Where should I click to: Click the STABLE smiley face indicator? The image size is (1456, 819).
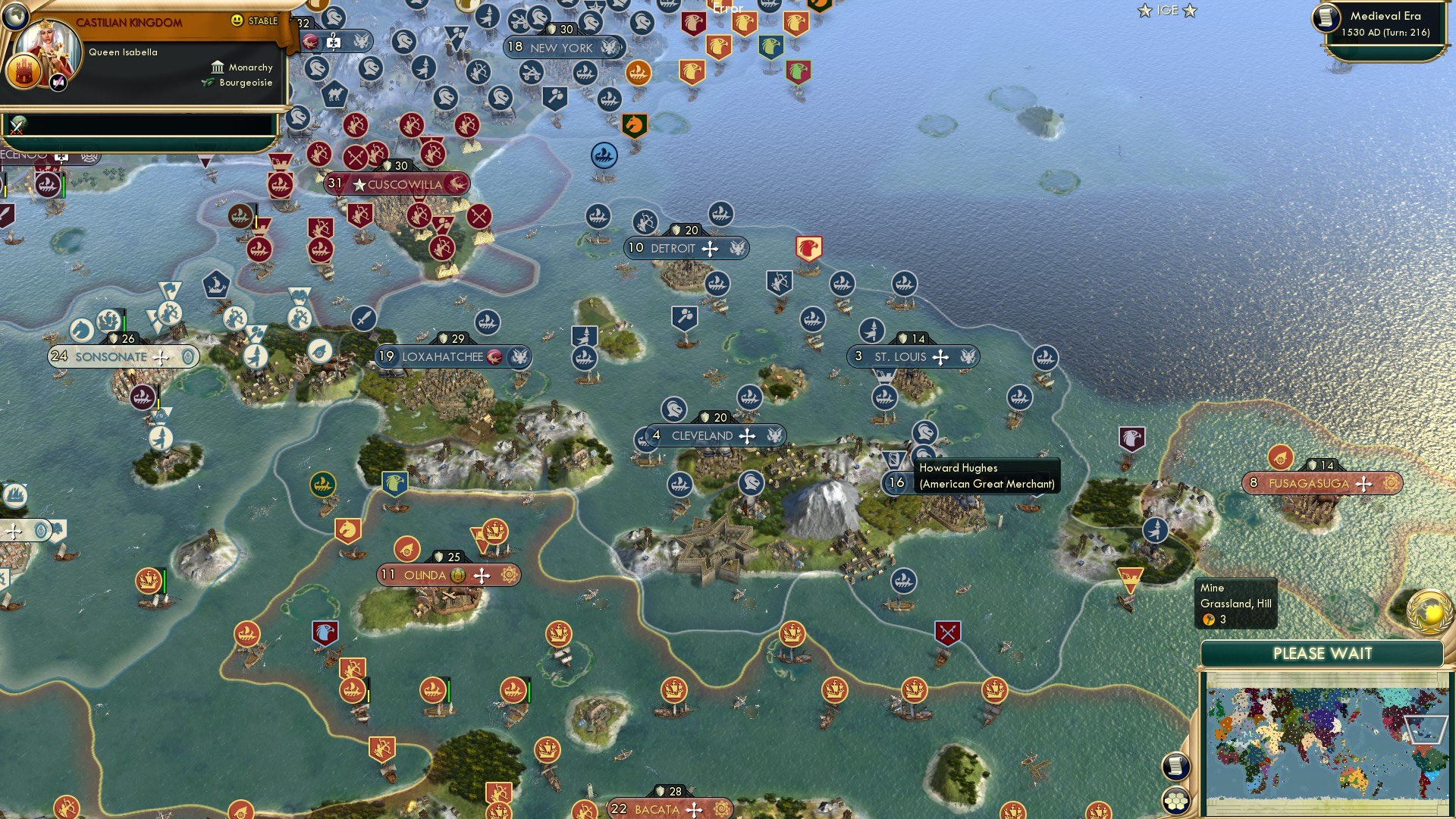(238, 21)
